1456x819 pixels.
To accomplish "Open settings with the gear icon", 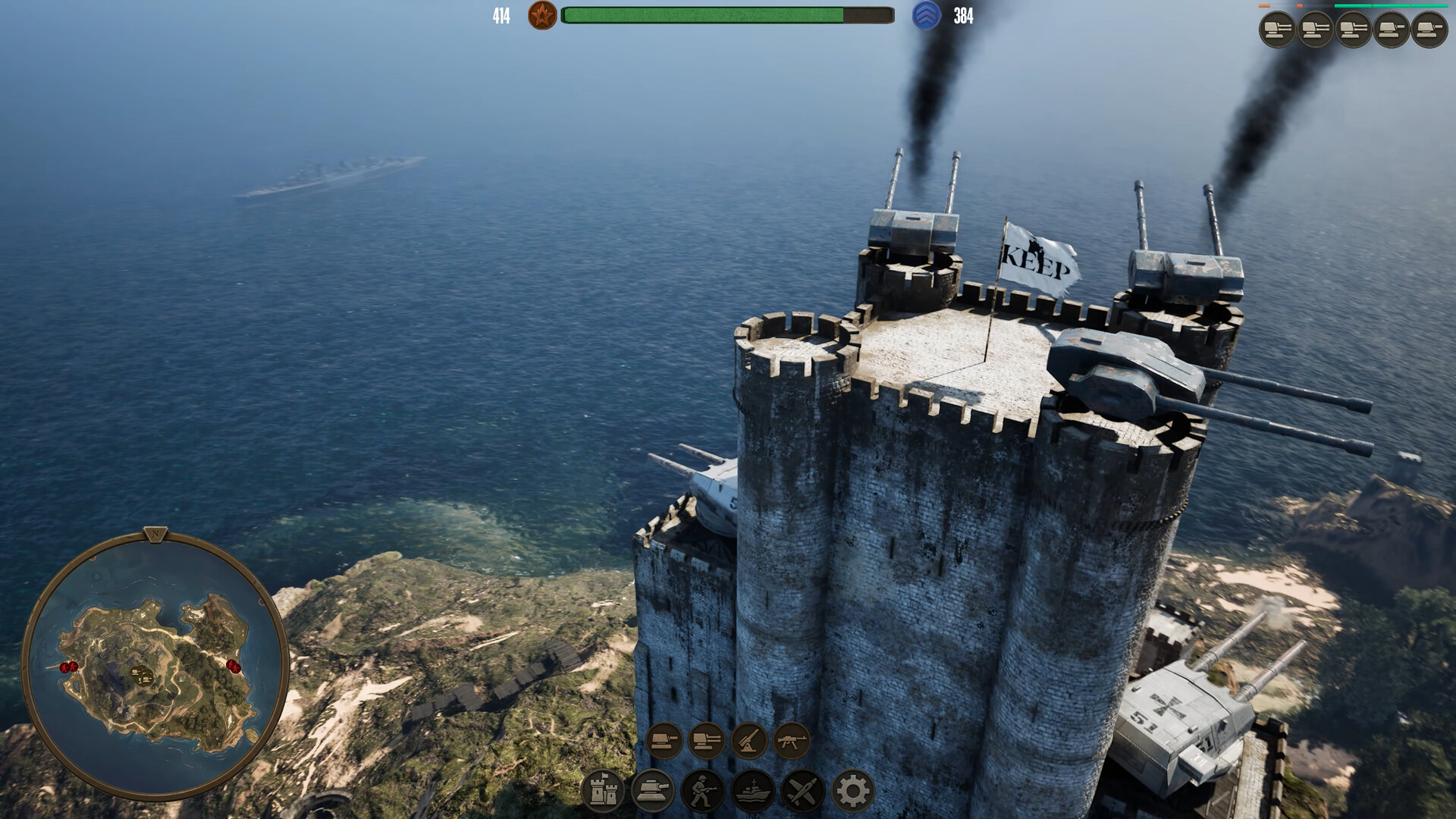I will click(852, 791).
